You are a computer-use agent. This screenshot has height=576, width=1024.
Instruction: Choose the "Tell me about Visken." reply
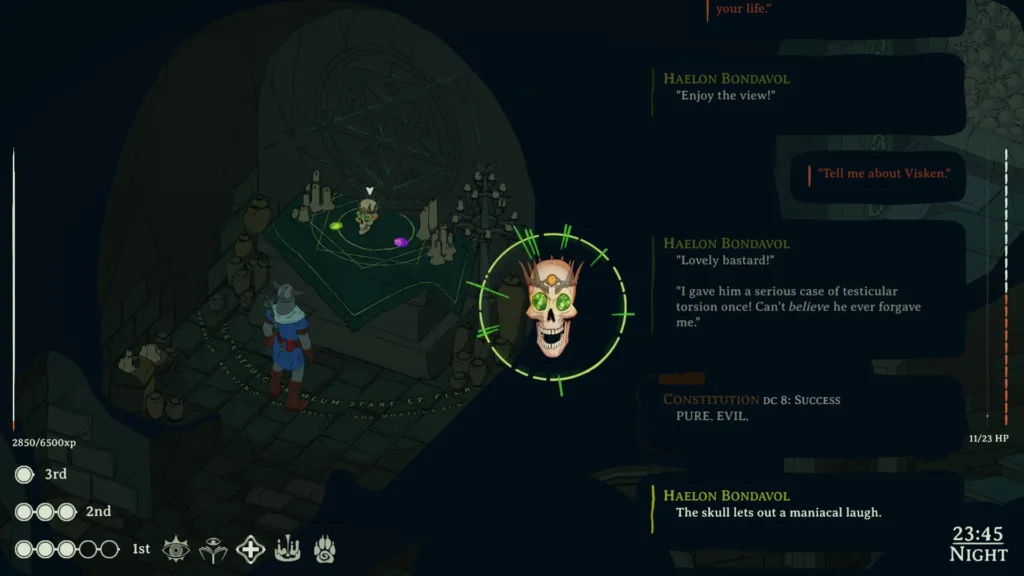click(883, 173)
